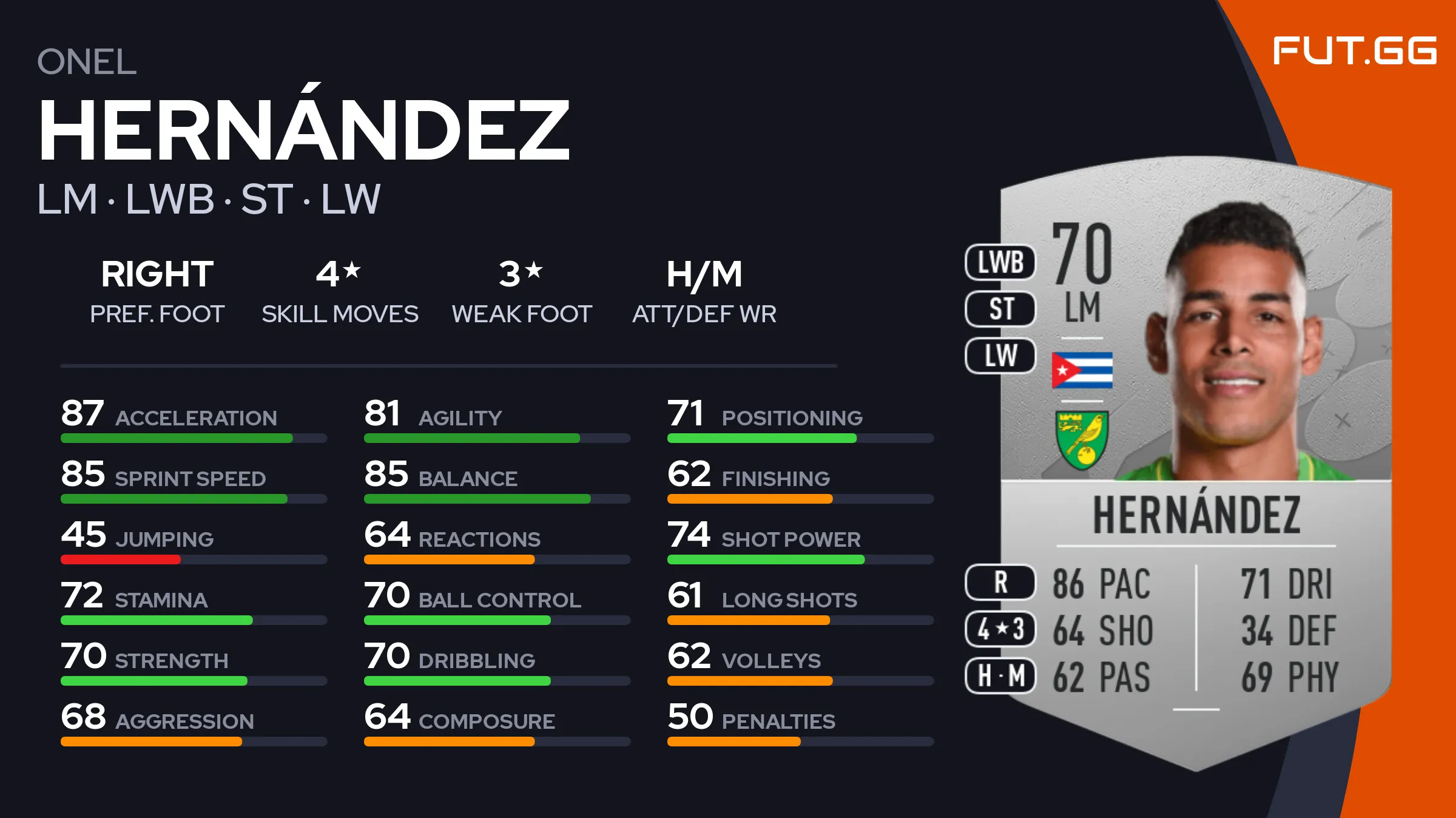
Task: Choose the LWB alternate position badge
Action: click(1000, 262)
